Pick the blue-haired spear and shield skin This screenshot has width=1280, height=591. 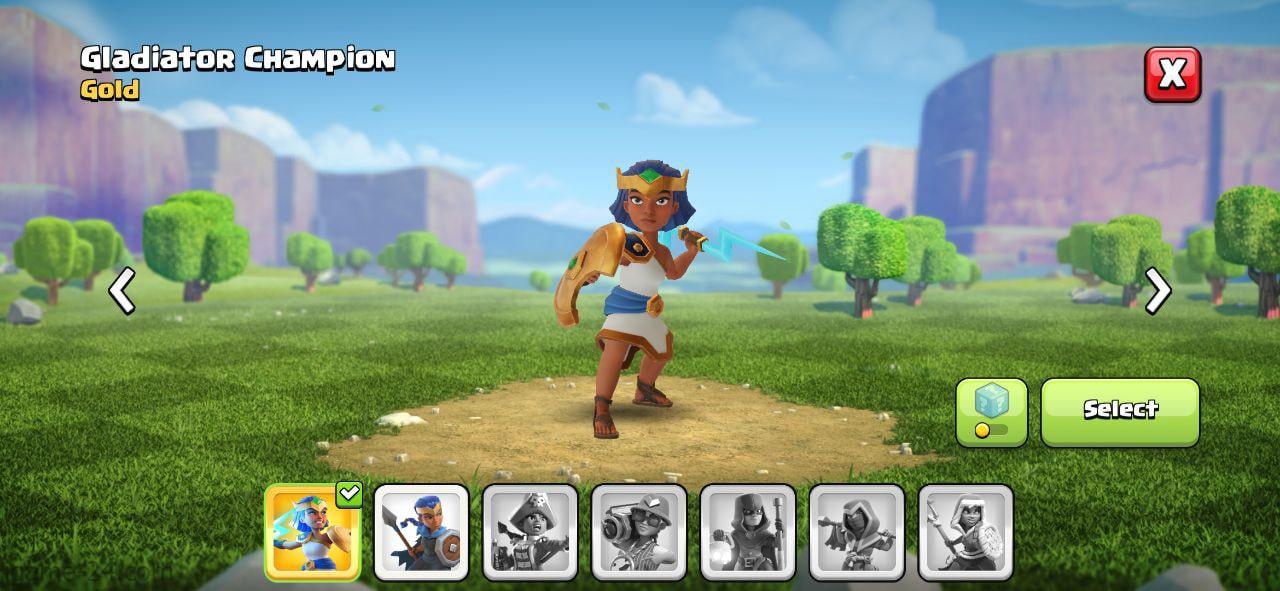pos(421,532)
